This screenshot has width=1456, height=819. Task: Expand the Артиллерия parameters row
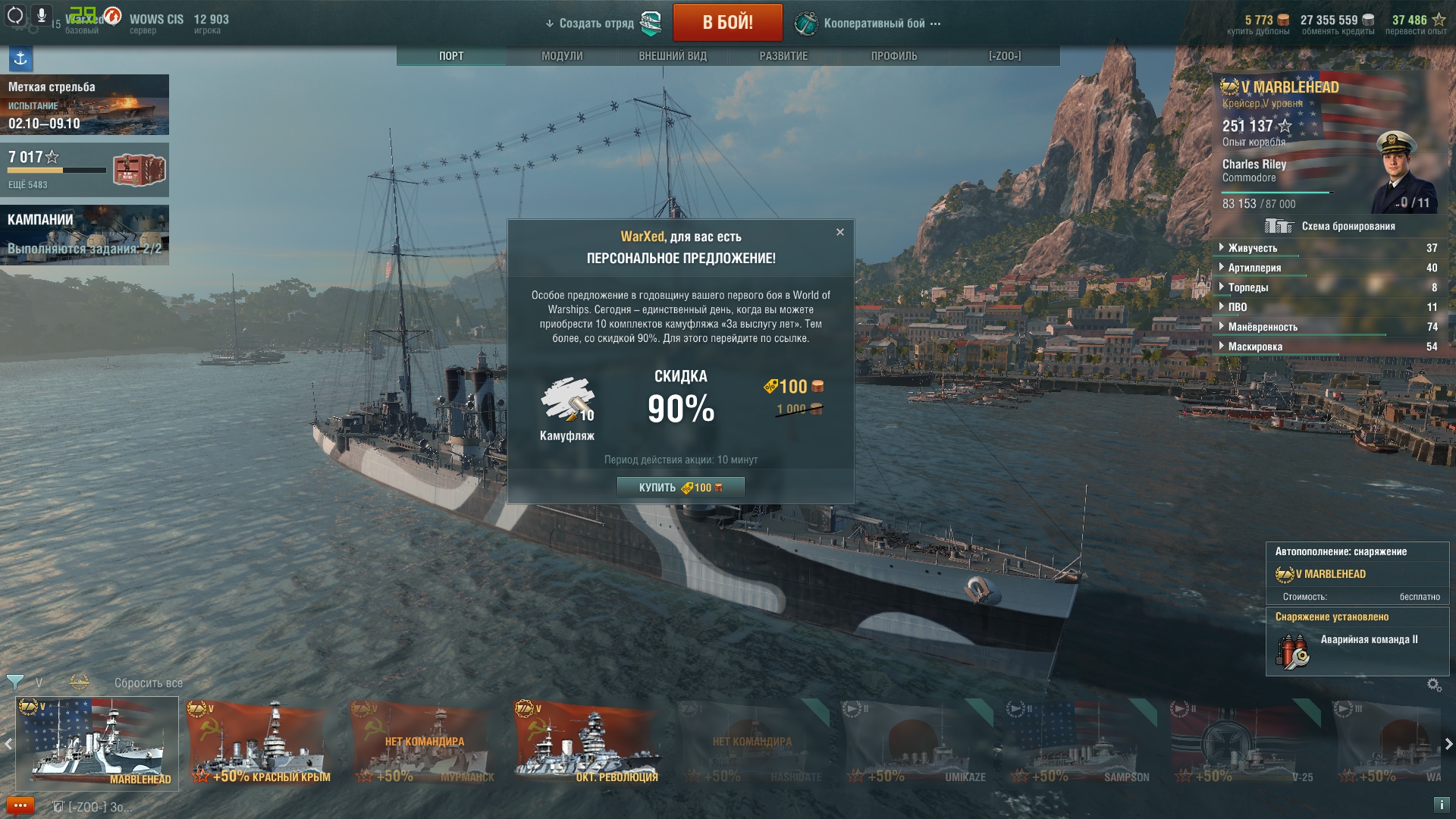(1254, 268)
